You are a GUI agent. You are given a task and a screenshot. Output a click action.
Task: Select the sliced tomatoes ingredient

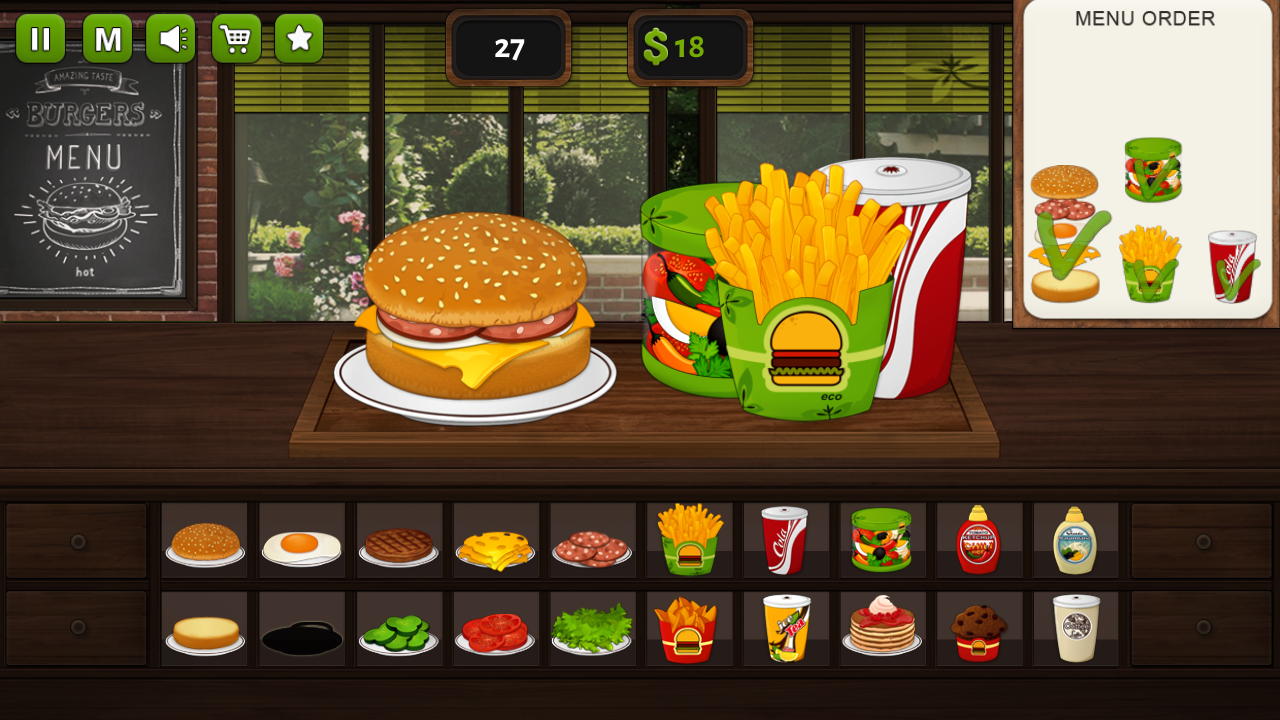(495, 628)
